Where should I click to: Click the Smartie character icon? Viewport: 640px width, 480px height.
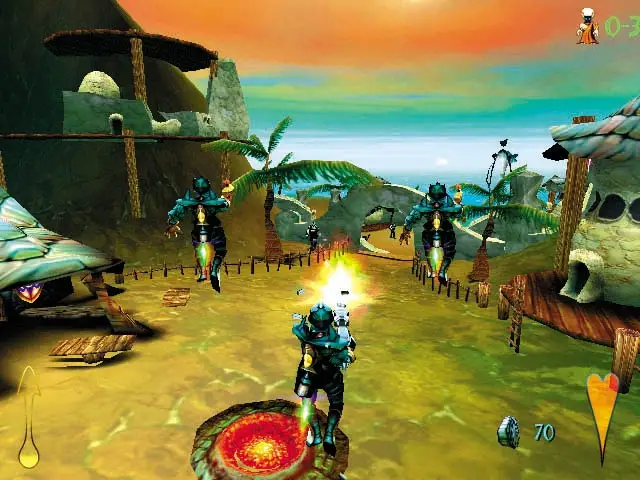[587, 26]
